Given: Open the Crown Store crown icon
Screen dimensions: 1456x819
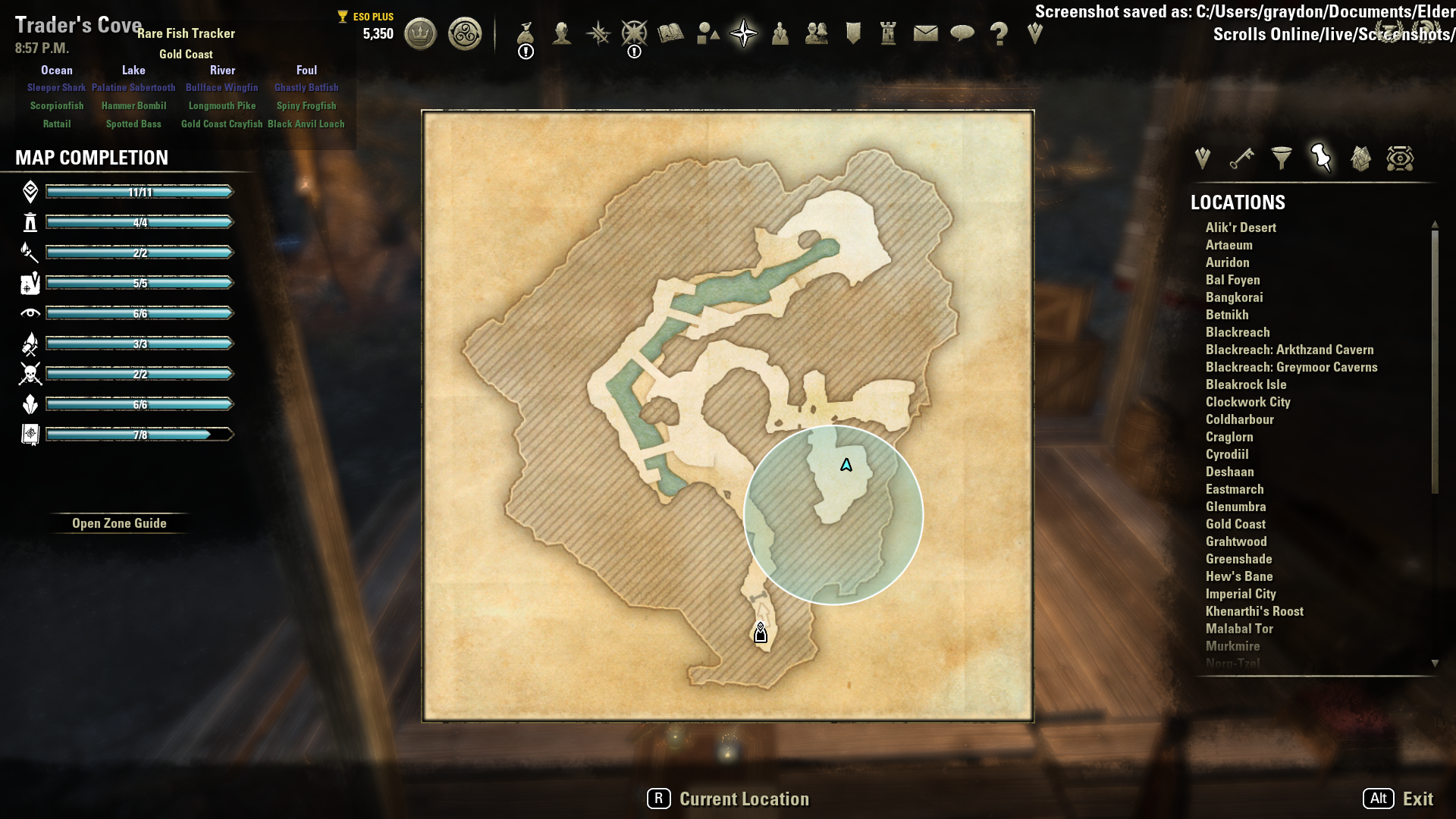Looking at the screenshot, I should [x=420, y=33].
